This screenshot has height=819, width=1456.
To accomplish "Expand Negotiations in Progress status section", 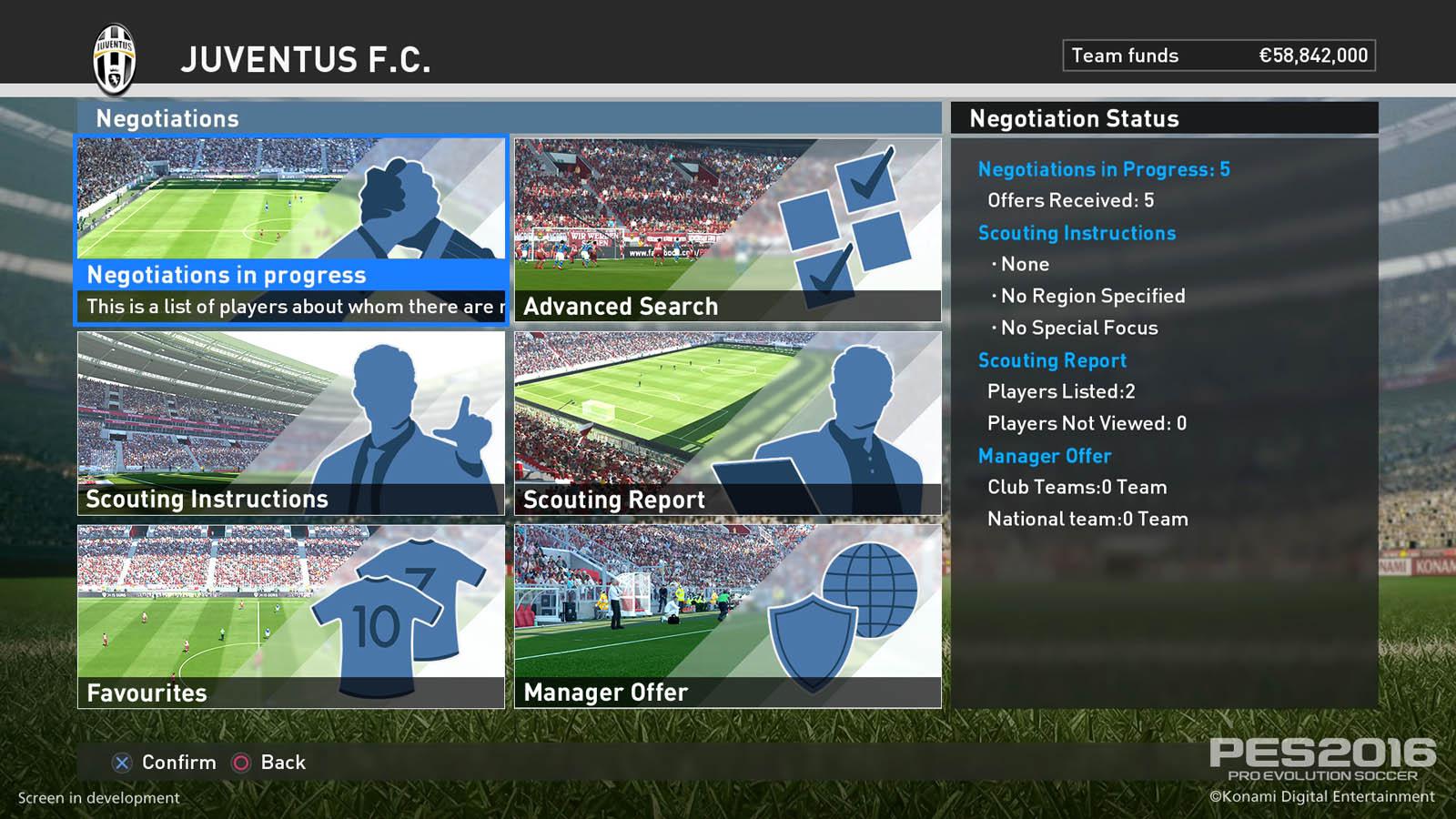I will click(1103, 169).
